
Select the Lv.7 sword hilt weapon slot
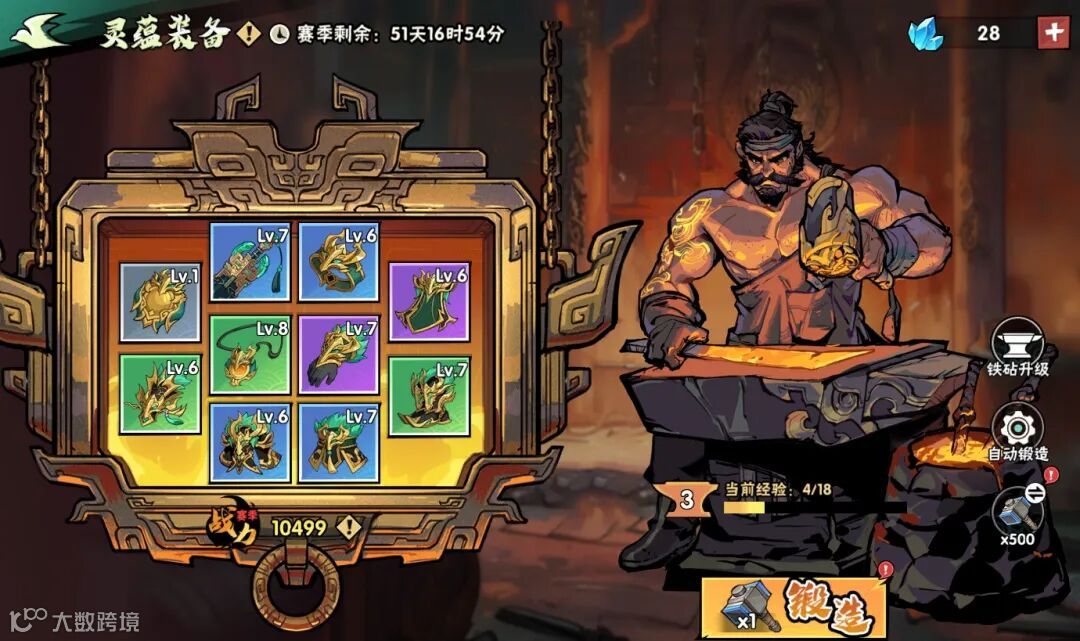tap(249, 261)
